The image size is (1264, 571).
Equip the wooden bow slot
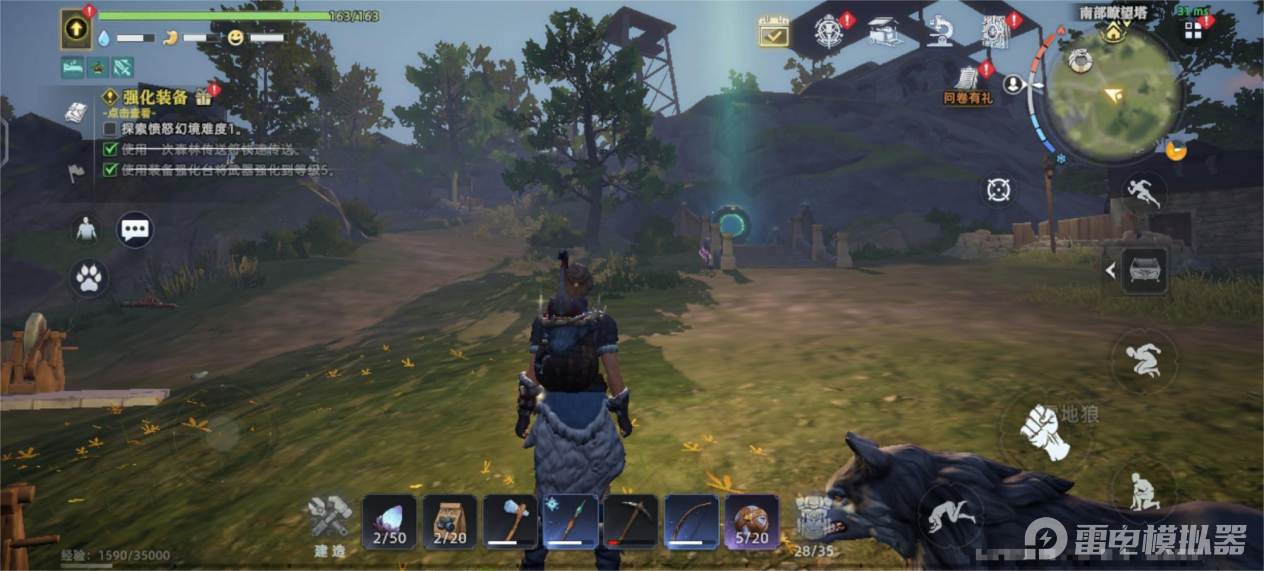coord(692,521)
